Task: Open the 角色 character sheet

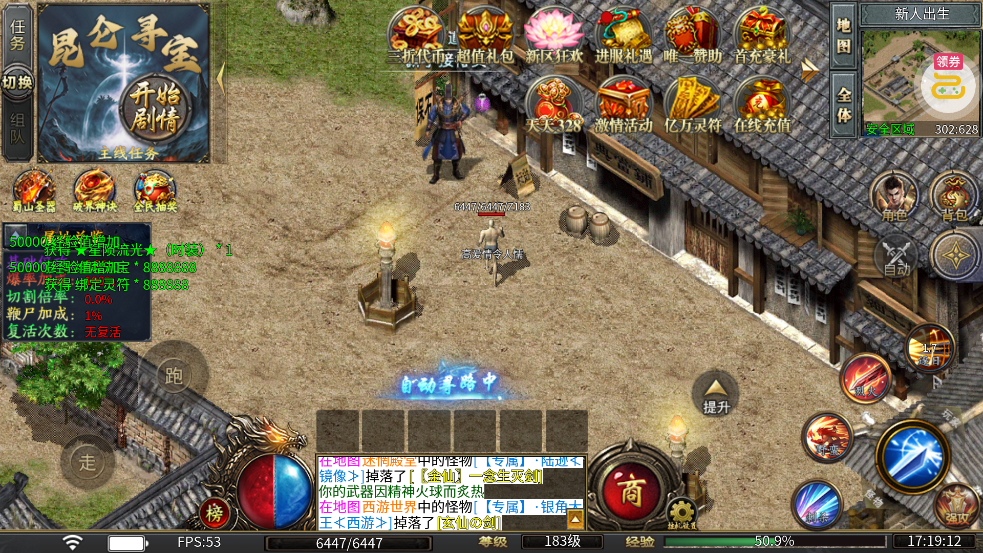Action: click(x=893, y=195)
